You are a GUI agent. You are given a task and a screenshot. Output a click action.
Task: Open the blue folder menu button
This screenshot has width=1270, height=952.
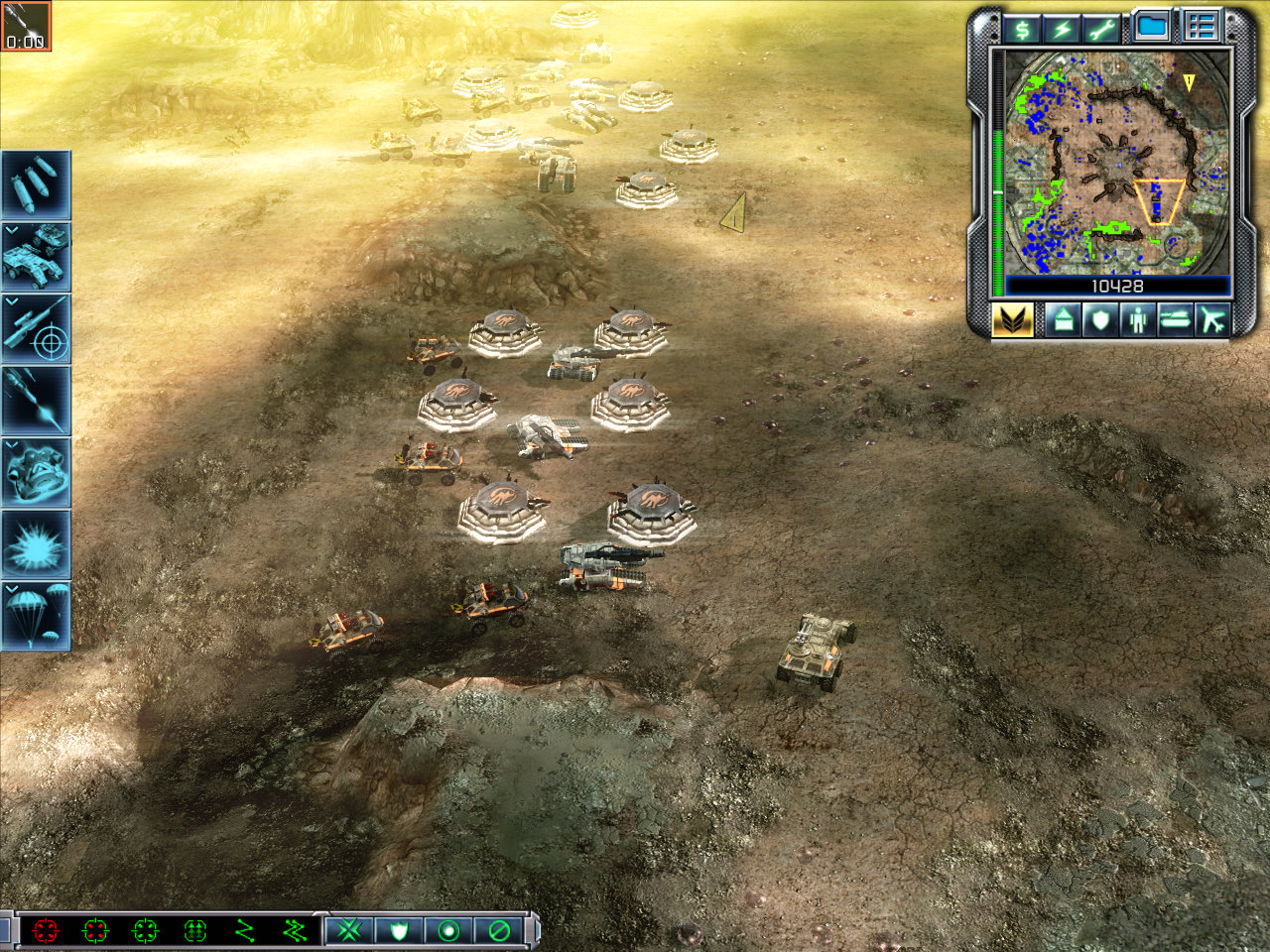1151,27
